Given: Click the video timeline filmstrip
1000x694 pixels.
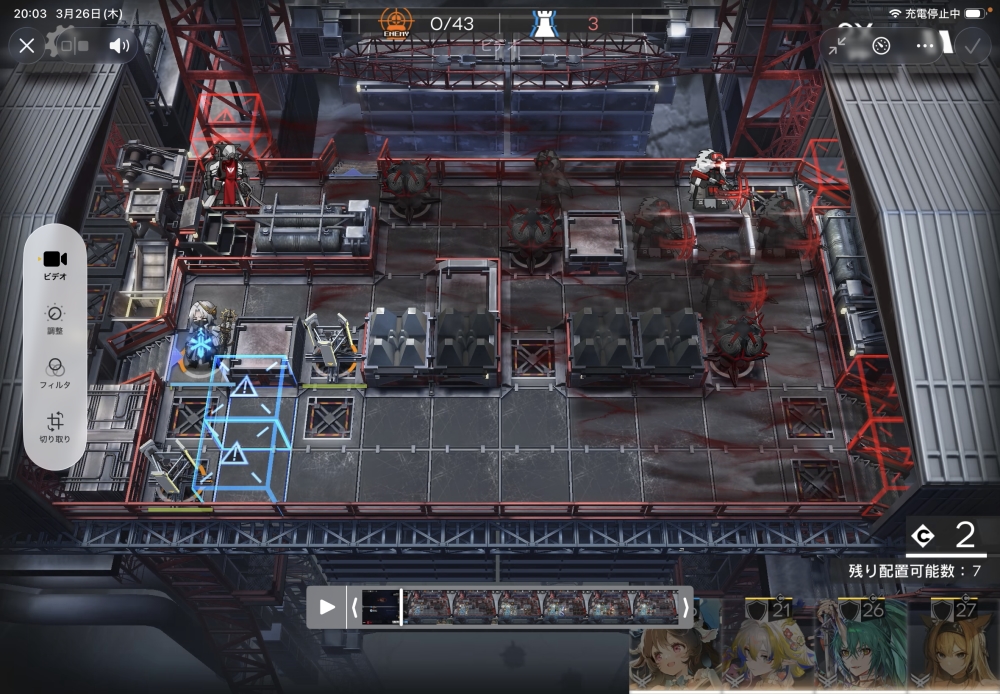Looking at the screenshot, I should (540, 607).
